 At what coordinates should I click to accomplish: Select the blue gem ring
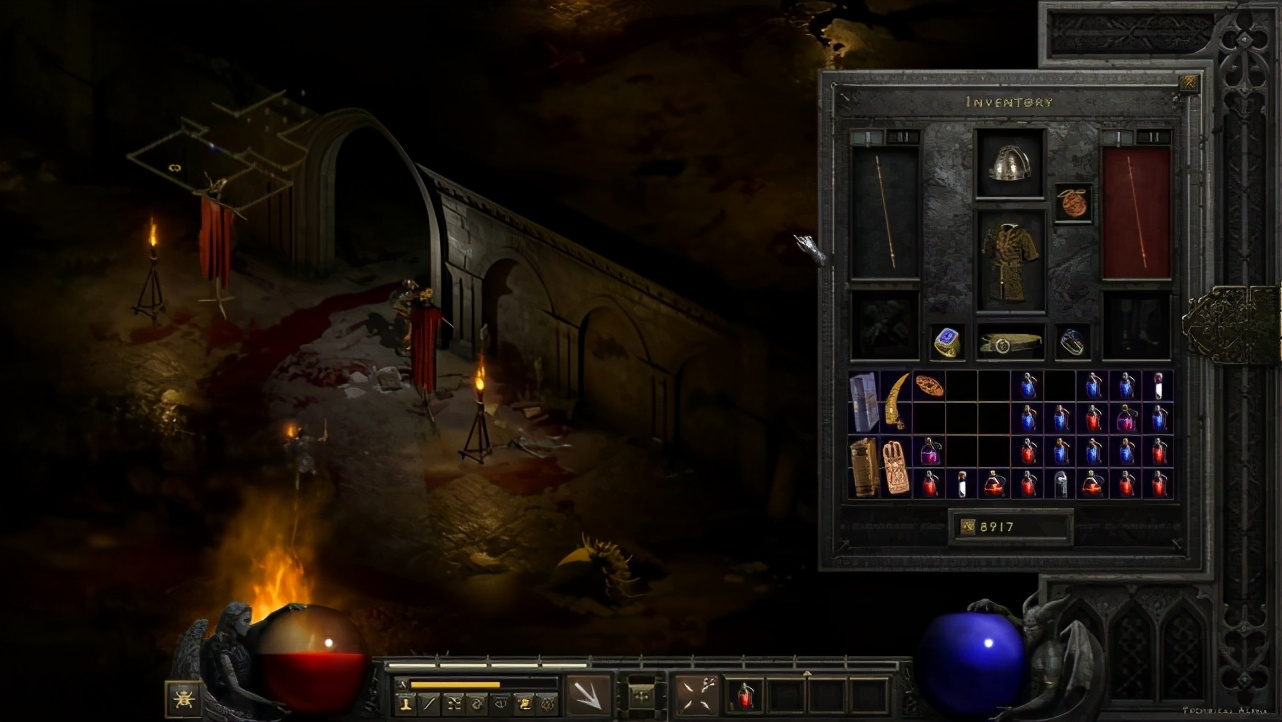click(946, 342)
